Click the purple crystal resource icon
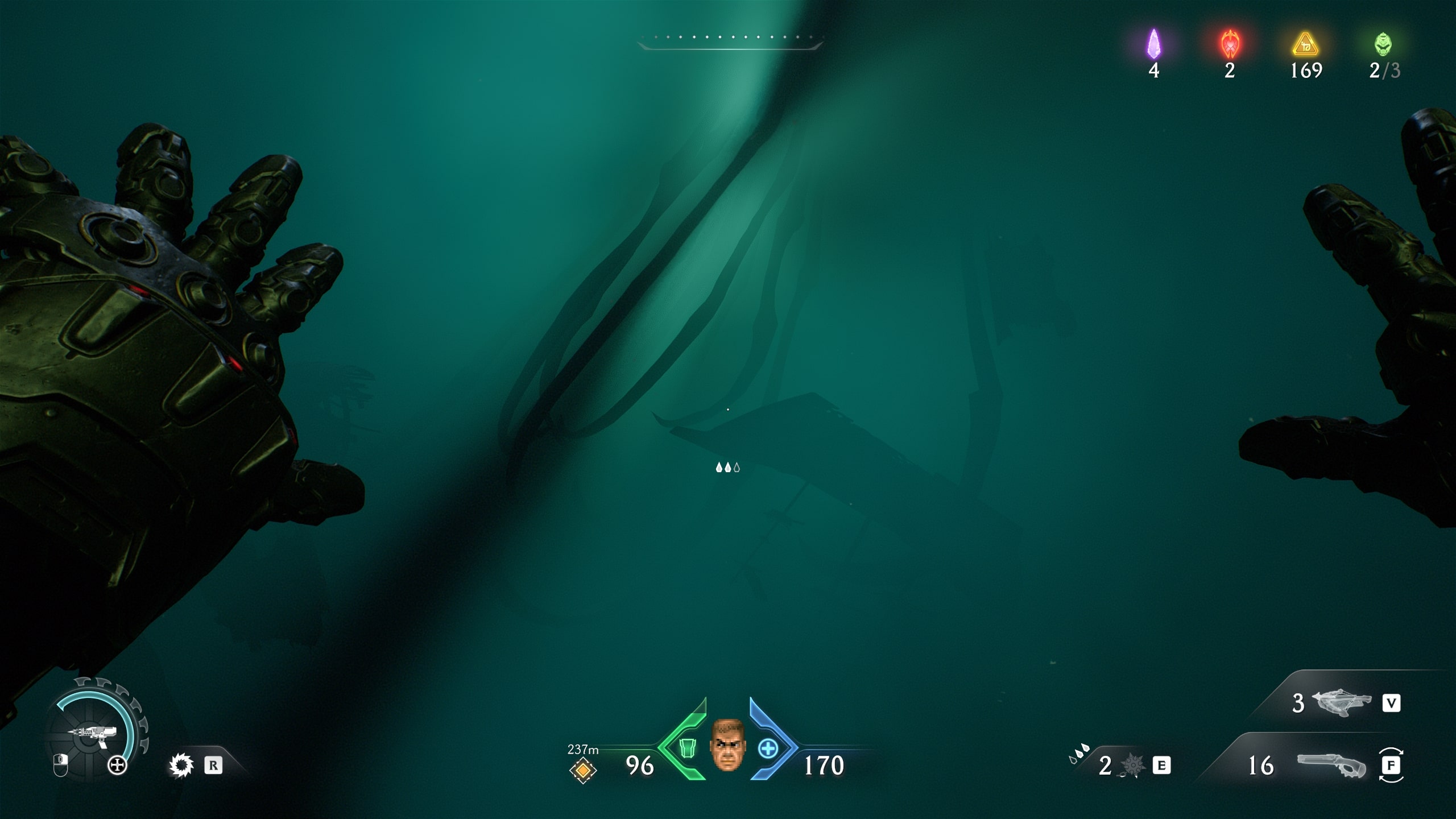 [1153, 44]
